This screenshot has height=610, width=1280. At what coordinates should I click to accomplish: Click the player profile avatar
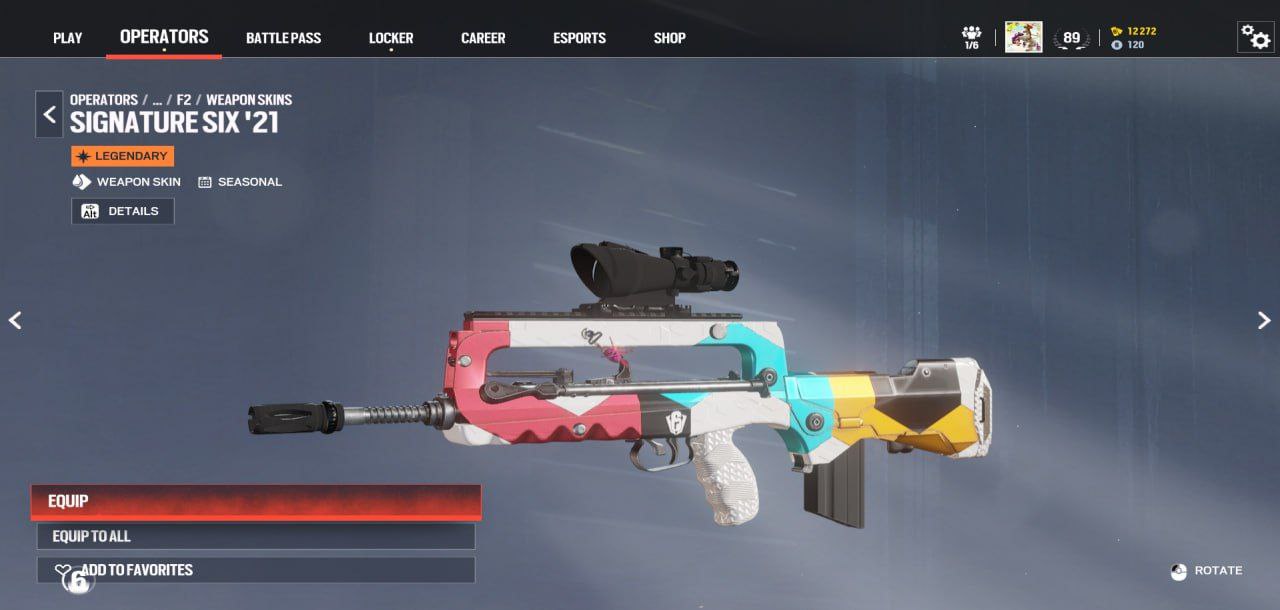tap(1023, 37)
